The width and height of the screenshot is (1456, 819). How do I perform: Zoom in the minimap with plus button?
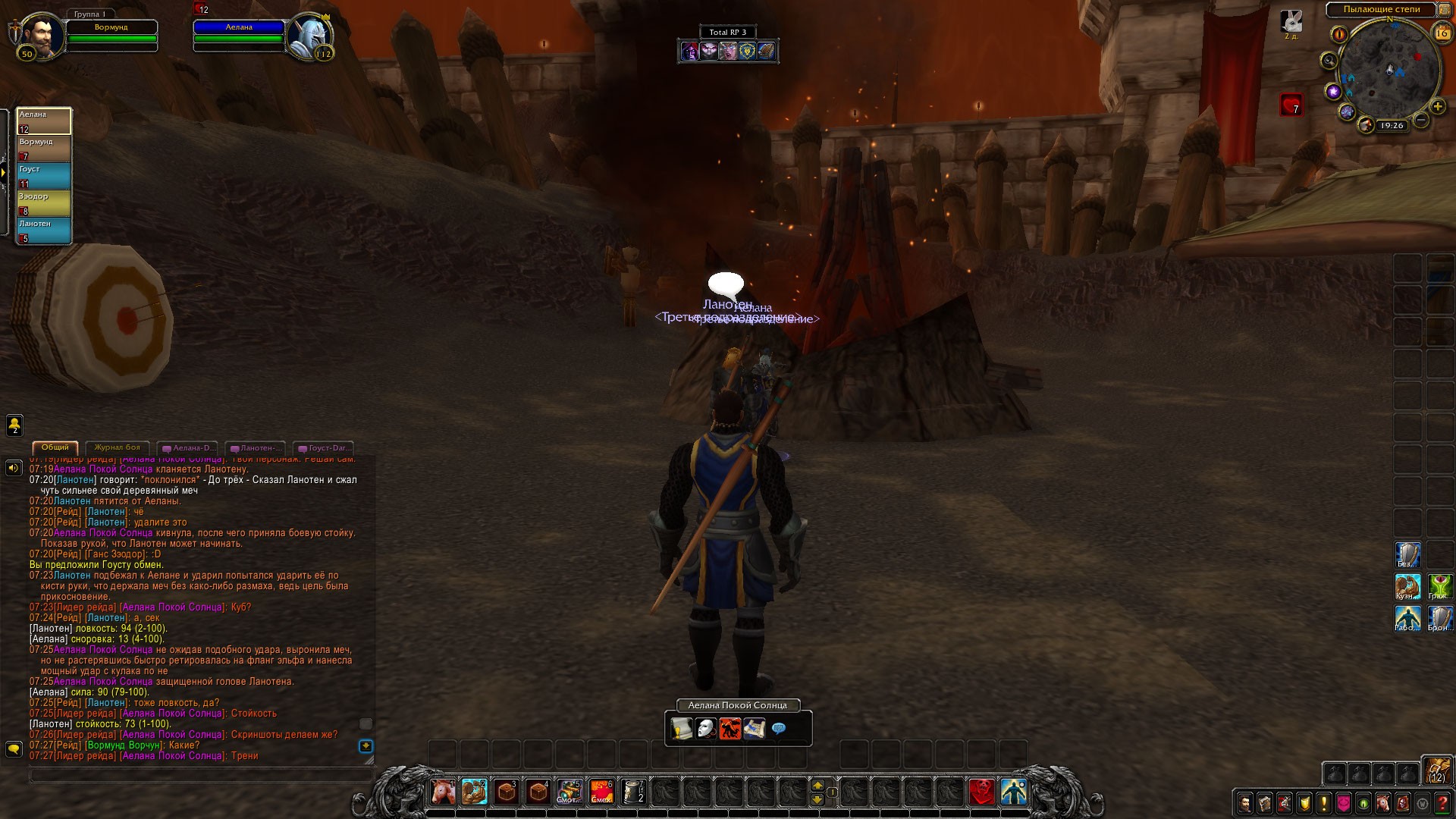[1437, 107]
